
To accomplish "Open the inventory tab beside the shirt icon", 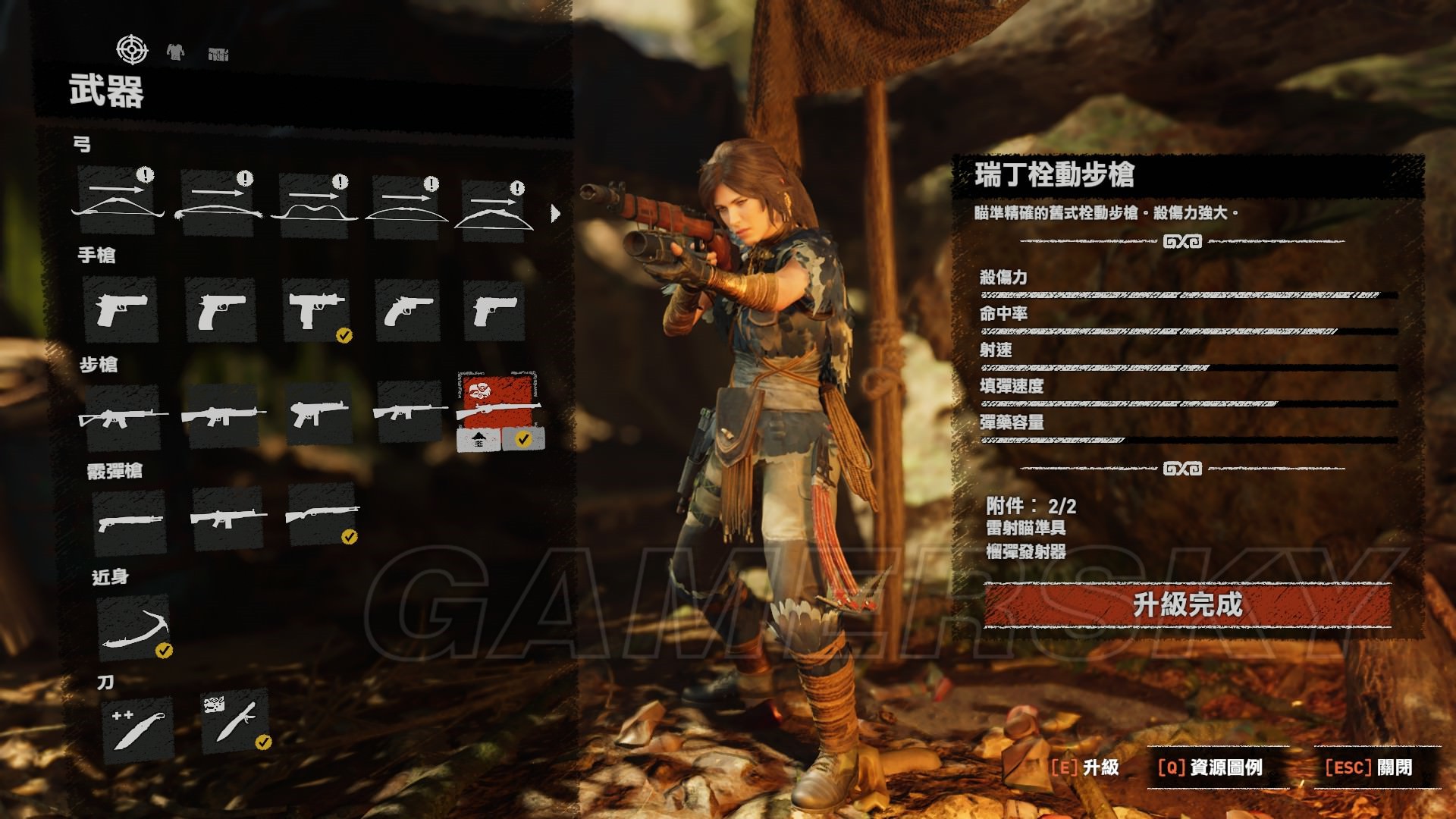I will [218, 54].
